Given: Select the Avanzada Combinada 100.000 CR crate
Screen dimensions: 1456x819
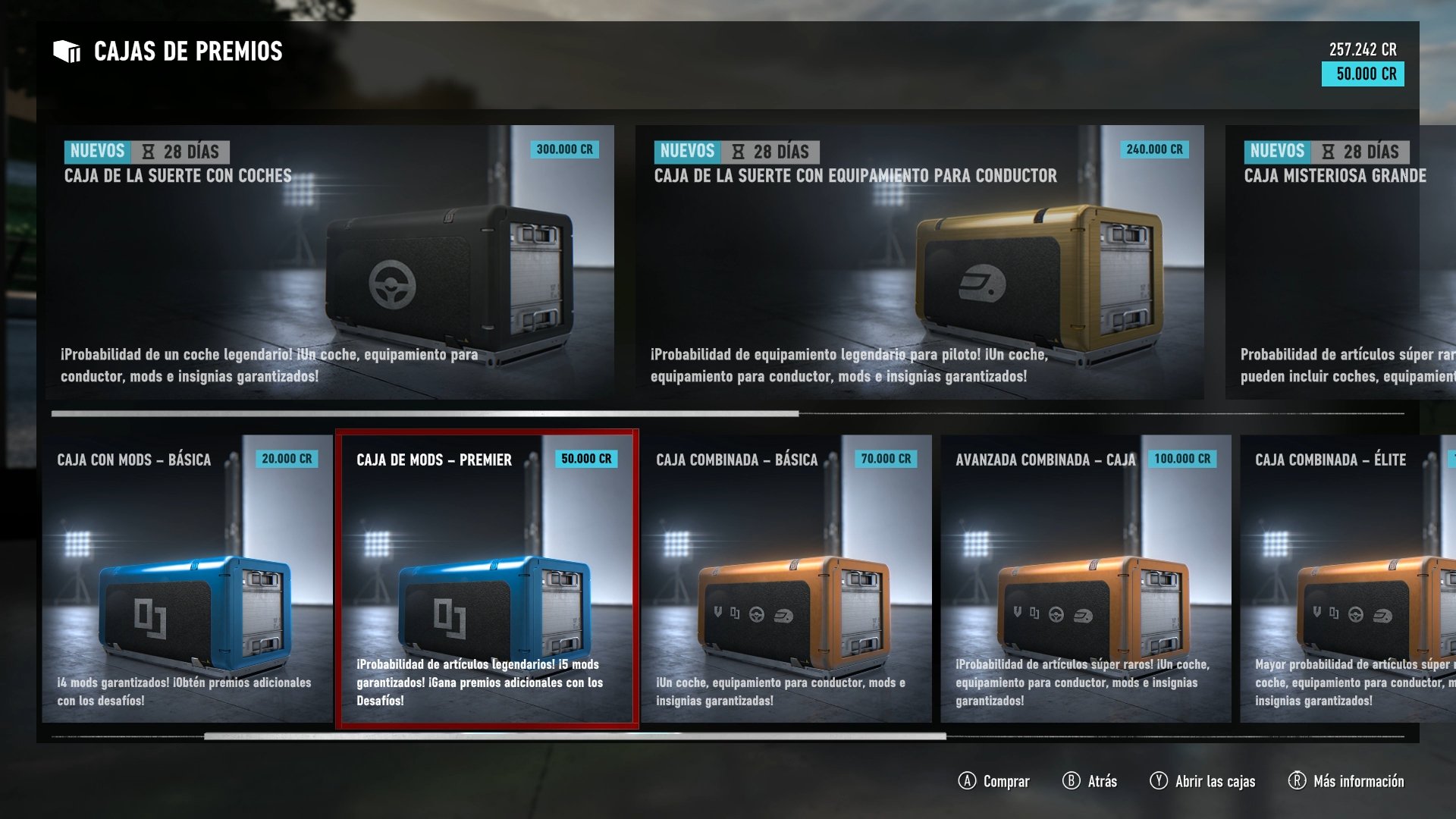Looking at the screenshot, I should (x=1085, y=578).
